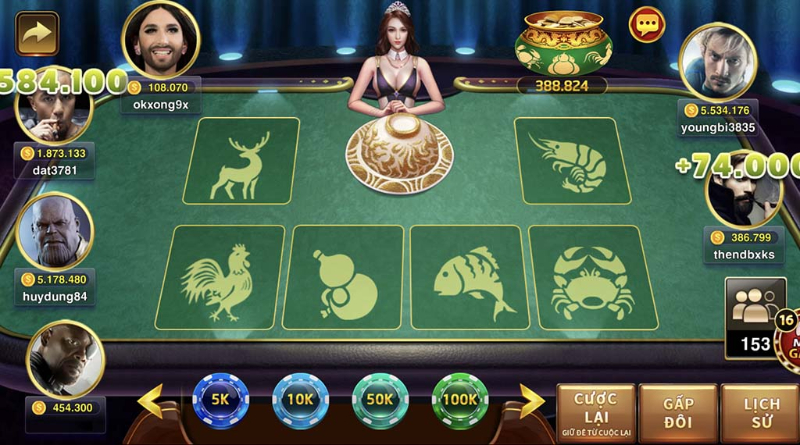Show more chips with right arrow
The height and width of the screenshot is (445, 800).
point(530,402)
